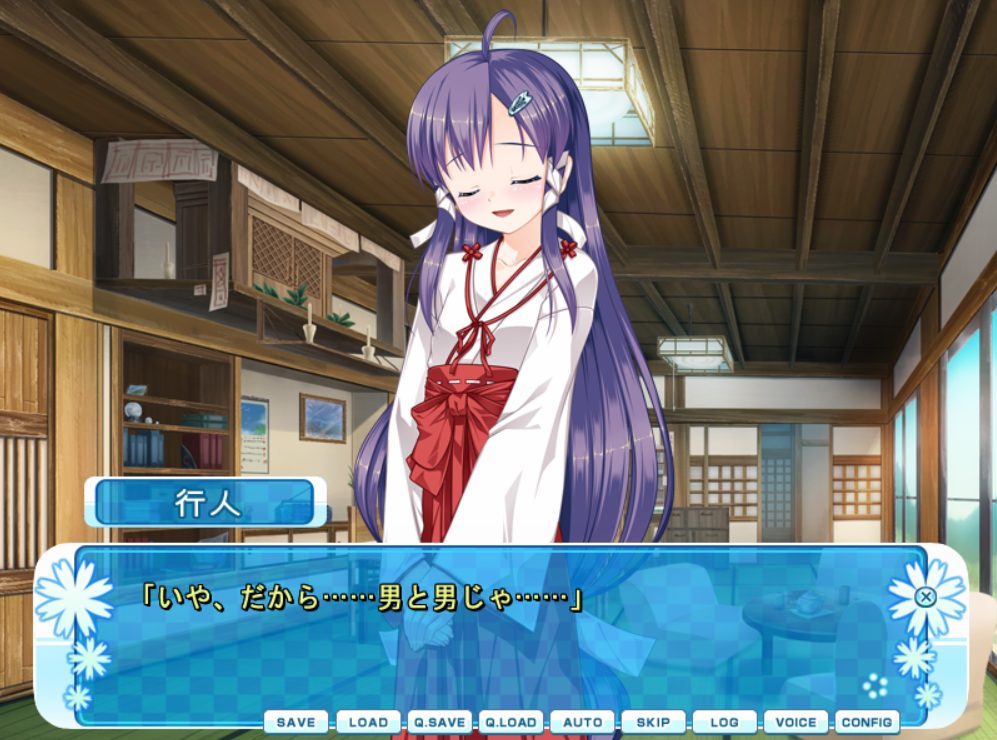Viewport: 997px width, 740px height.
Task: Open the dialogue LOG
Action: [x=724, y=722]
